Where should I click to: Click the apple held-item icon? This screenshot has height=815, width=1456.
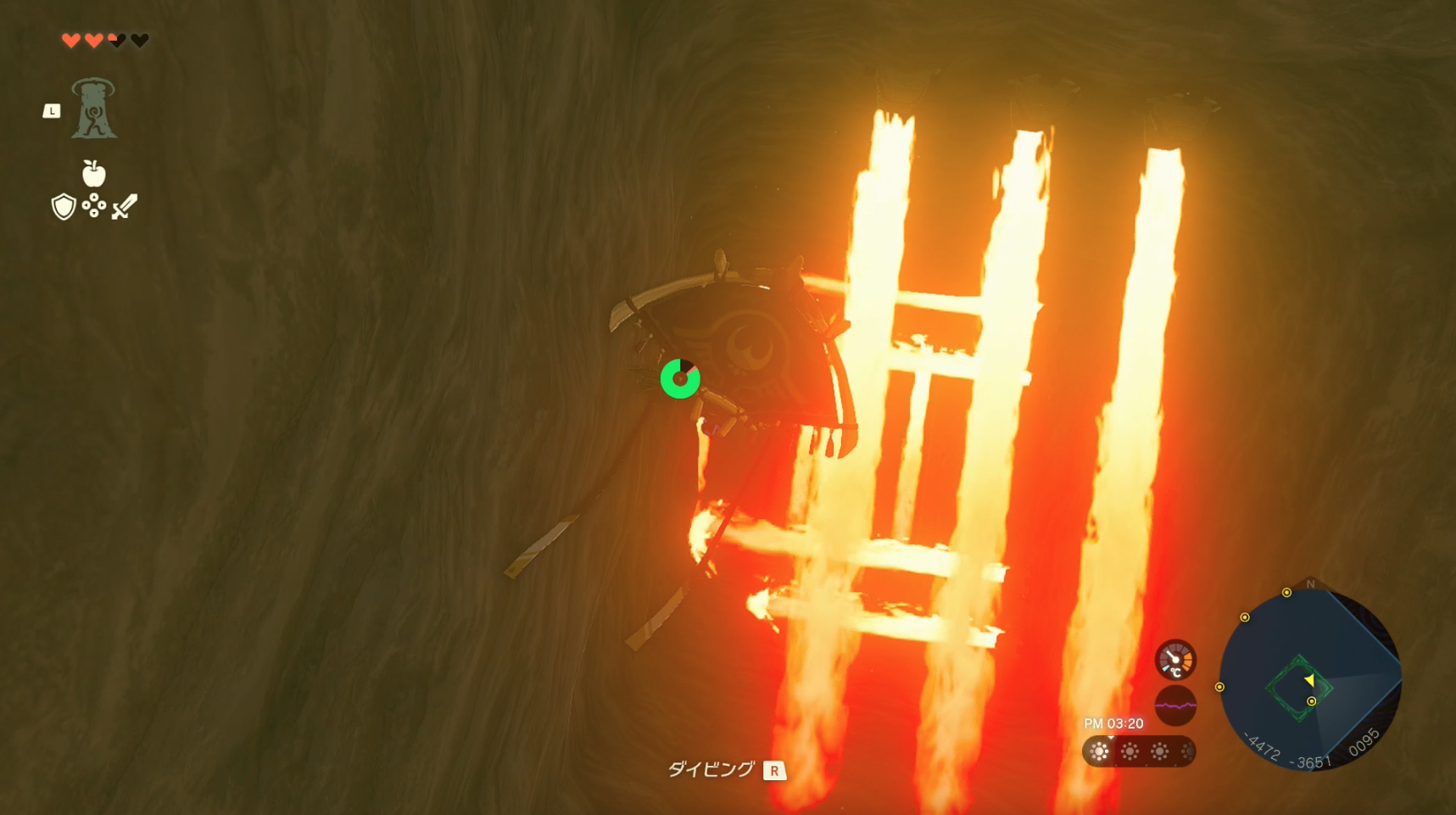tap(94, 174)
